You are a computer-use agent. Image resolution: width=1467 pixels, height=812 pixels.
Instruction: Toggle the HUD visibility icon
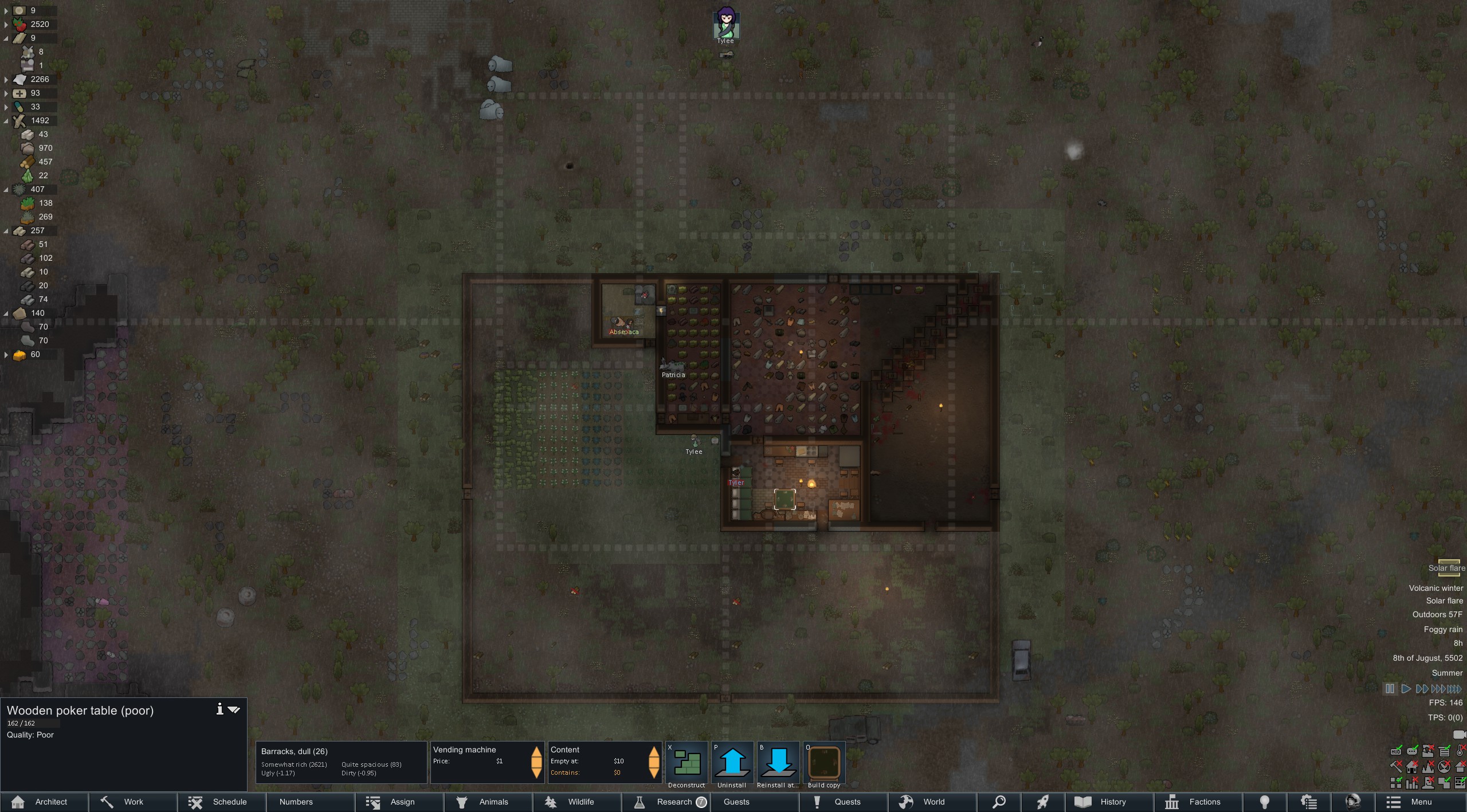tap(1396, 751)
